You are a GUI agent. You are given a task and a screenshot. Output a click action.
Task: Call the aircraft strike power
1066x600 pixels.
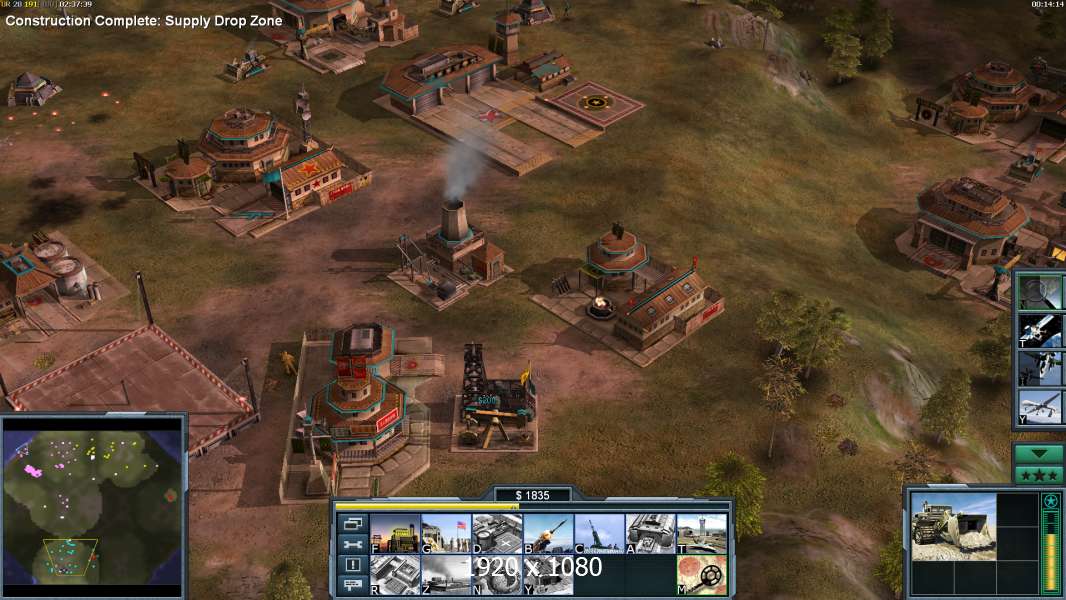coord(1040,369)
